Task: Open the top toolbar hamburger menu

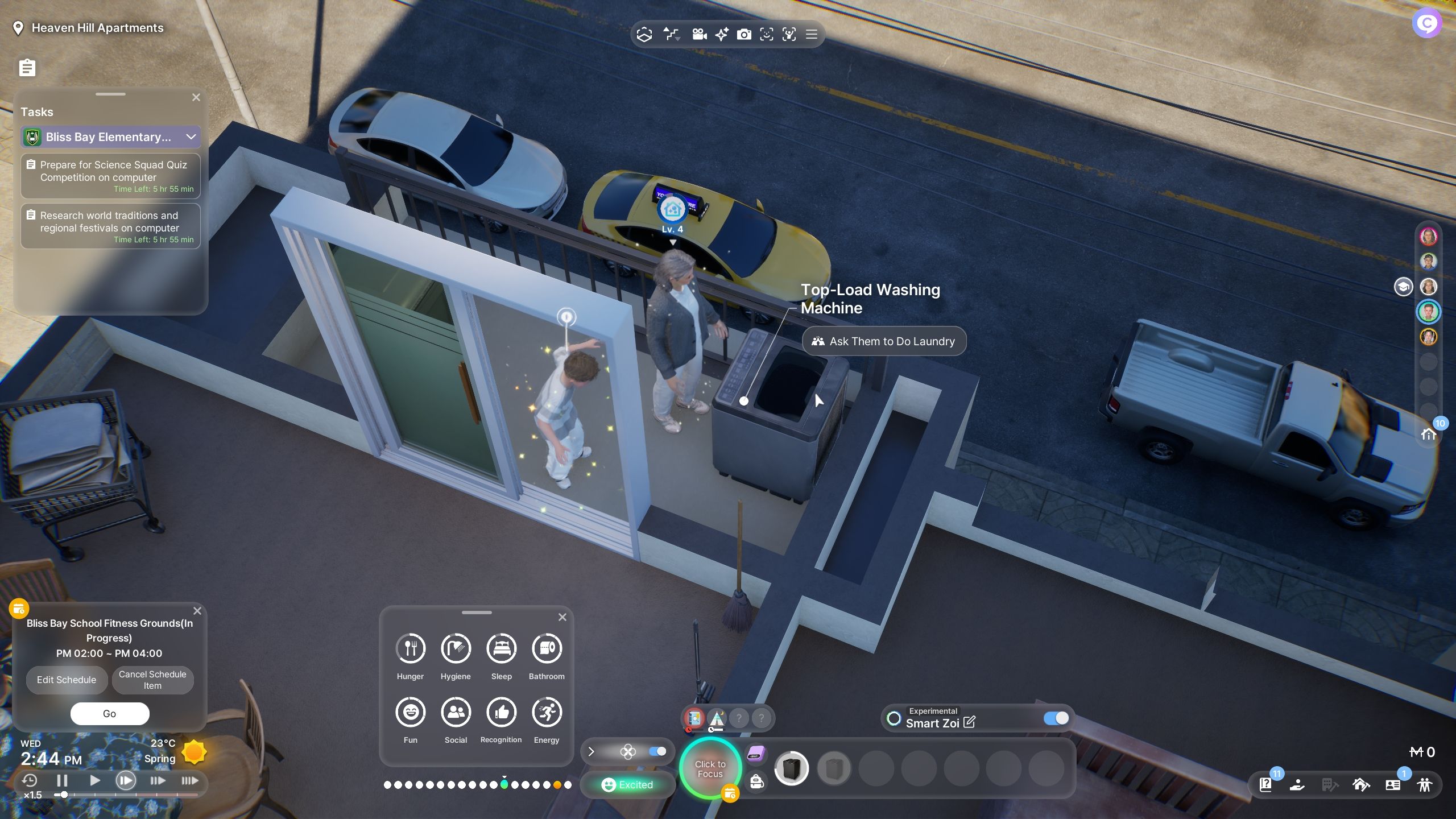Action: [x=812, y=35]
